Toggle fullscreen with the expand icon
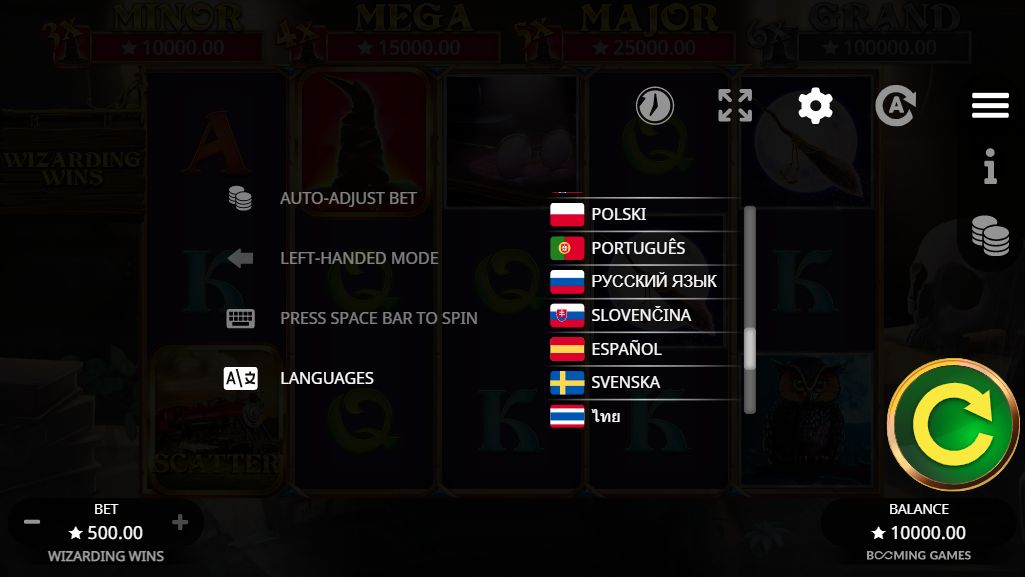The width and height of the screenshot is (1025, 577). [735, 105]
